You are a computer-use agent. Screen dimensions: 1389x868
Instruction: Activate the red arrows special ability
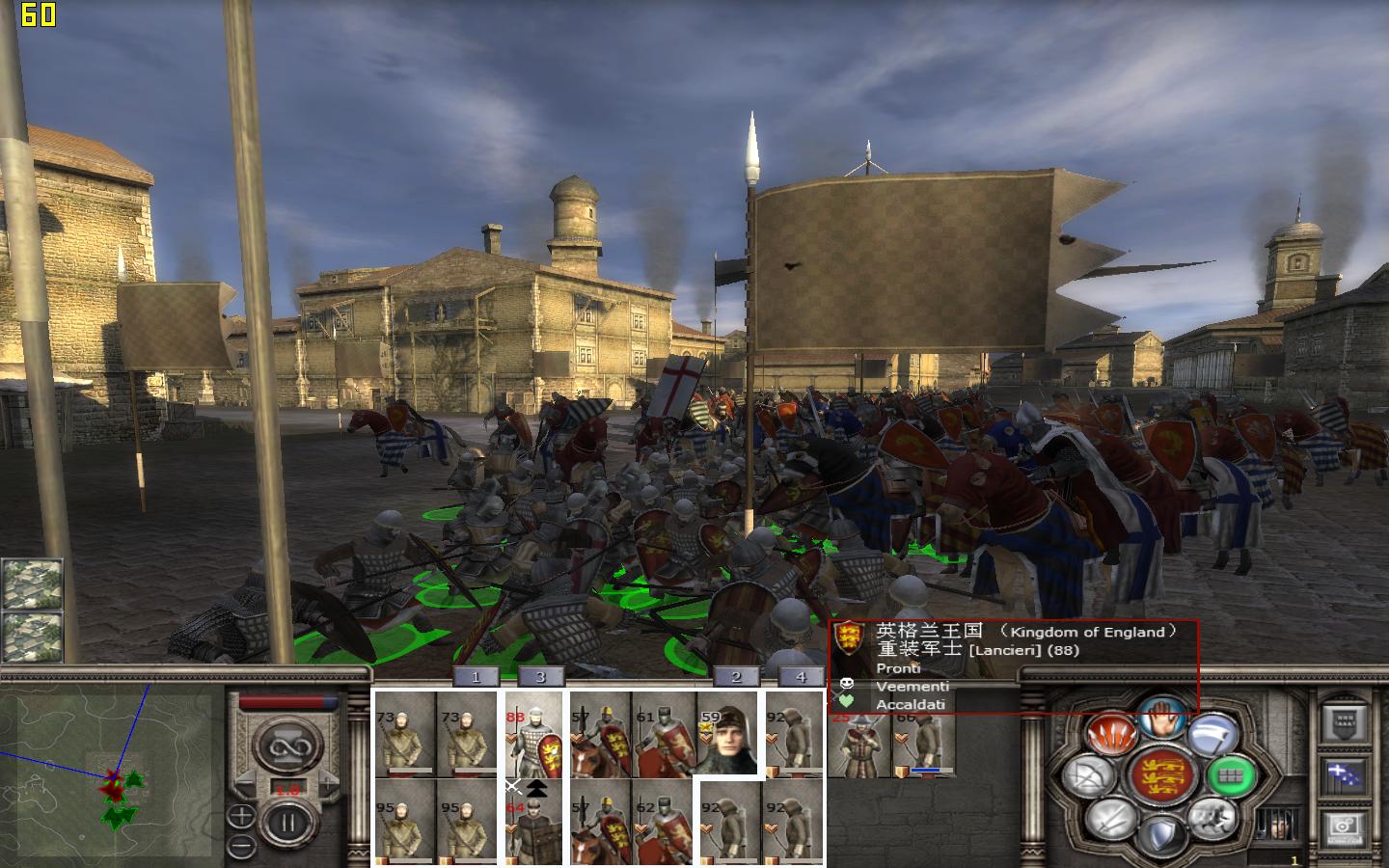point(1110,735)
